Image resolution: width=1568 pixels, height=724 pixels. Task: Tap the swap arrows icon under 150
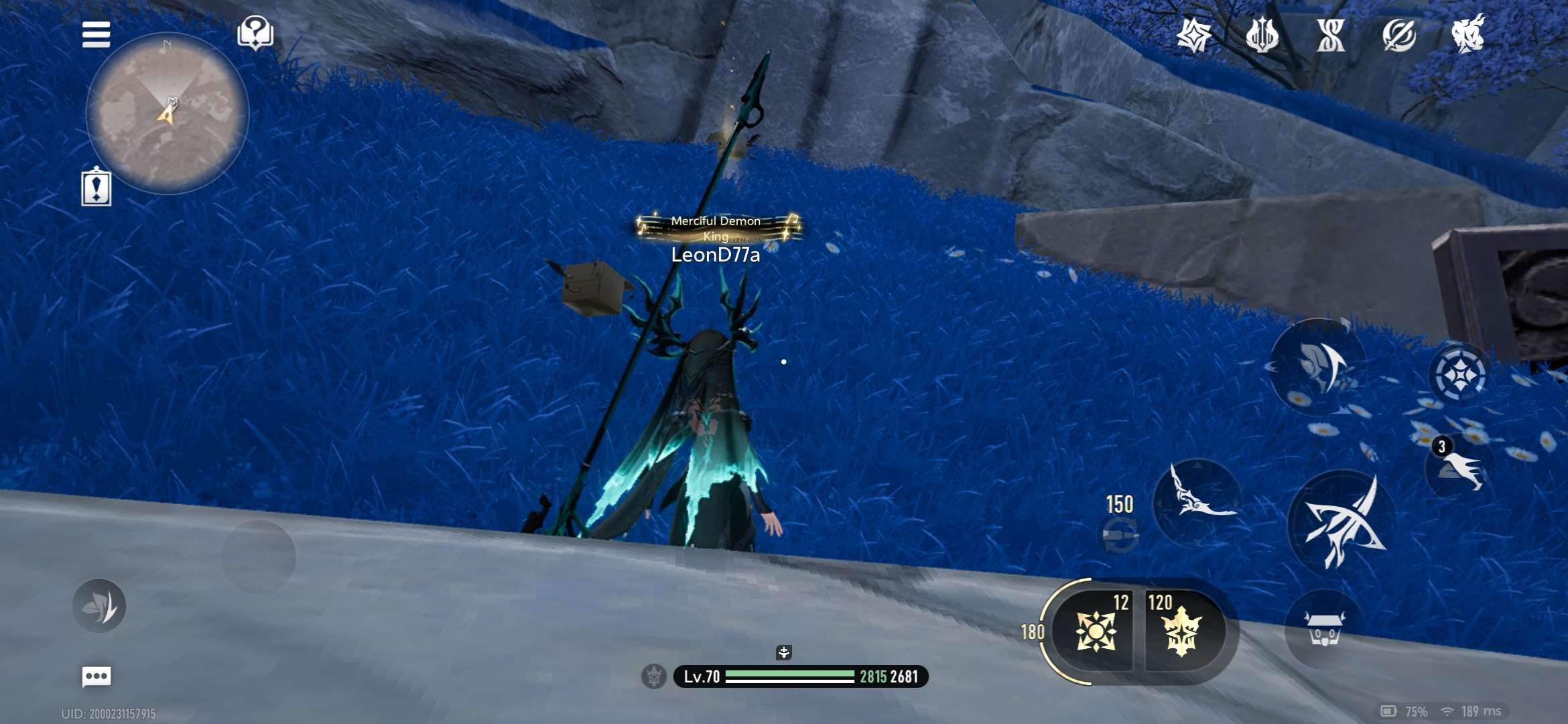click(1120, 535)
